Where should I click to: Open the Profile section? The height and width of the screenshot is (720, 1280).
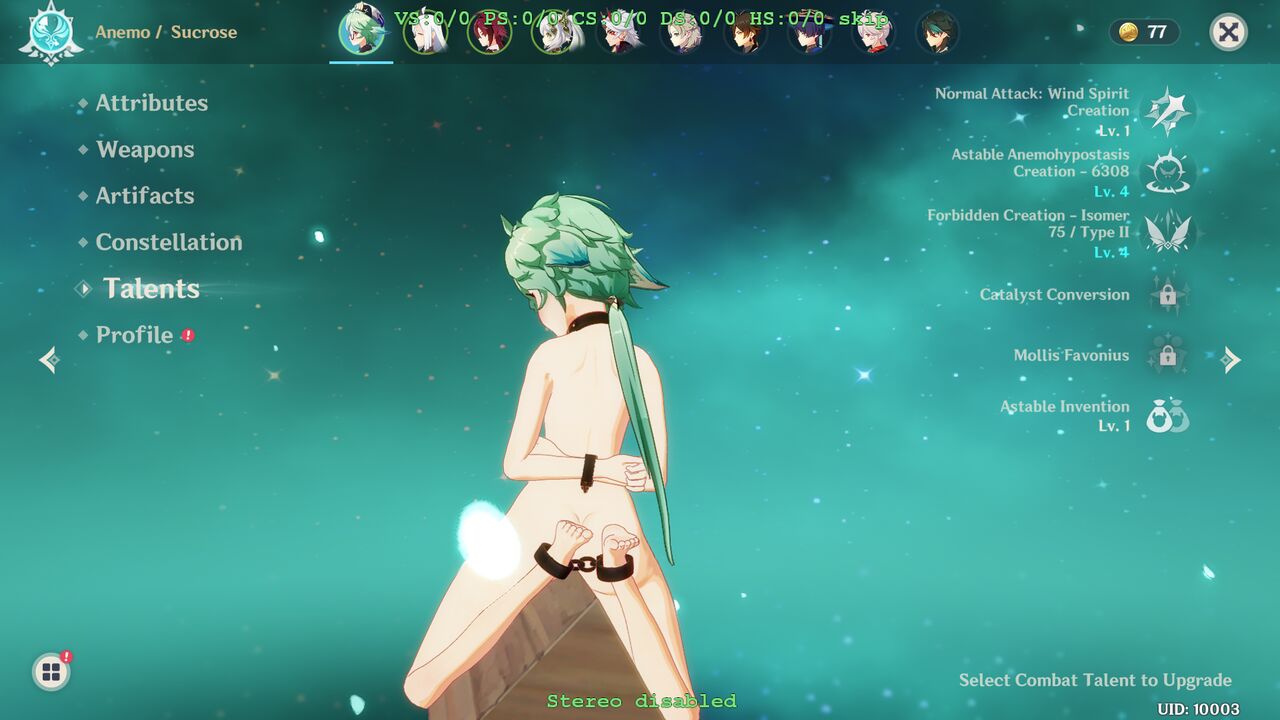coord(134,335)
